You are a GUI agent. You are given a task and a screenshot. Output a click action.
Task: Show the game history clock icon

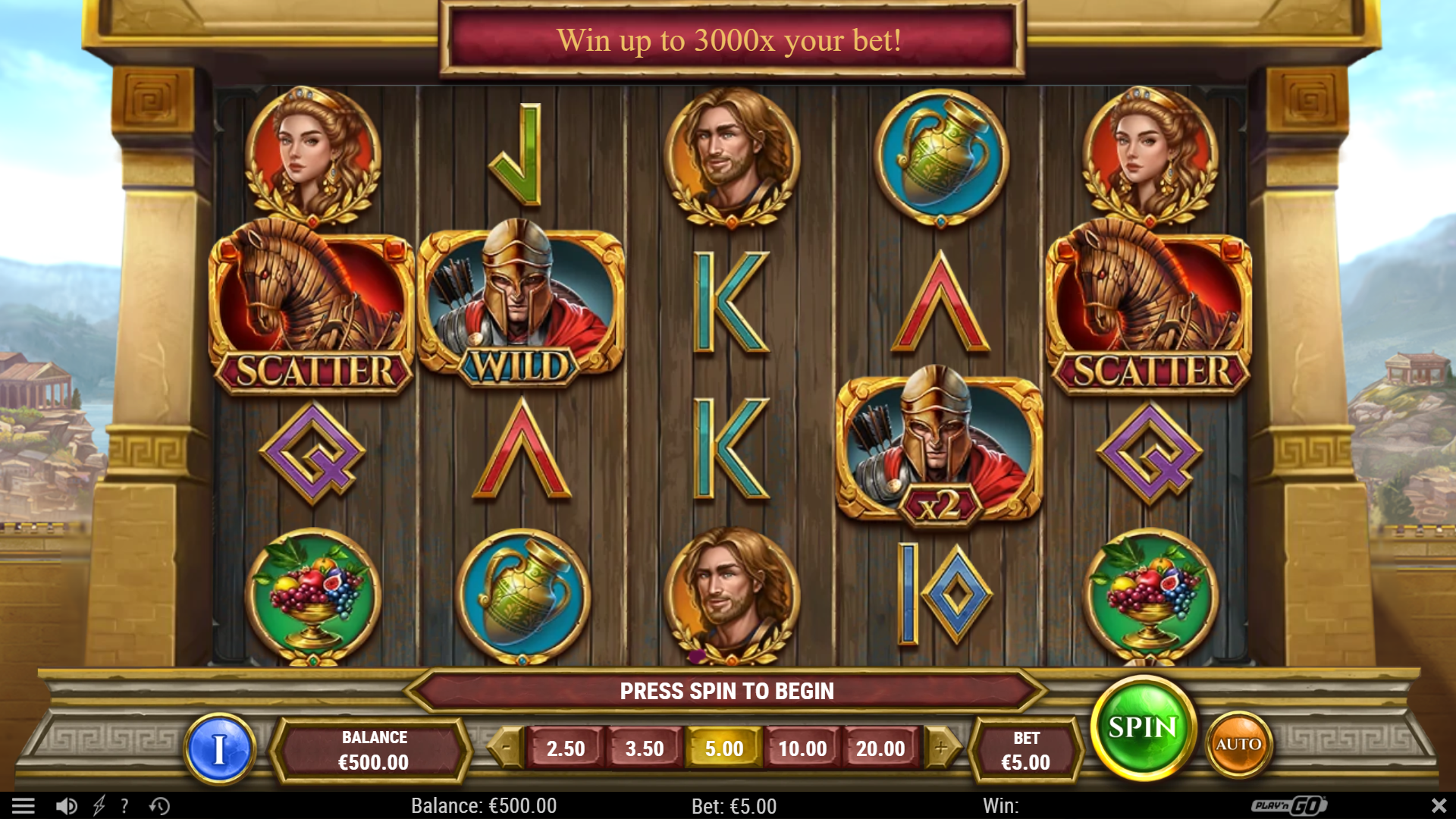click(x=159, y=805)
